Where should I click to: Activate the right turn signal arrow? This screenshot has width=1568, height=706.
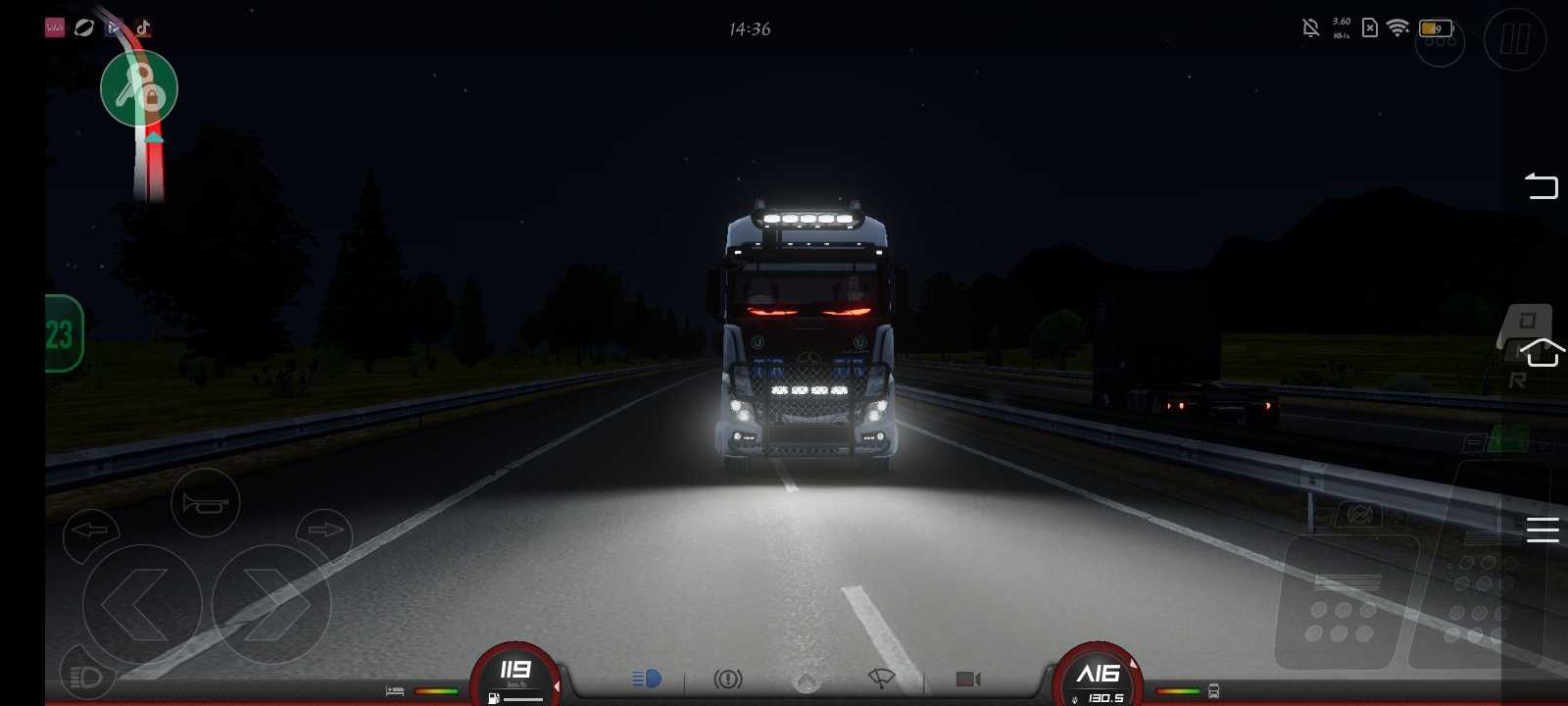click(x=325, y=530)
